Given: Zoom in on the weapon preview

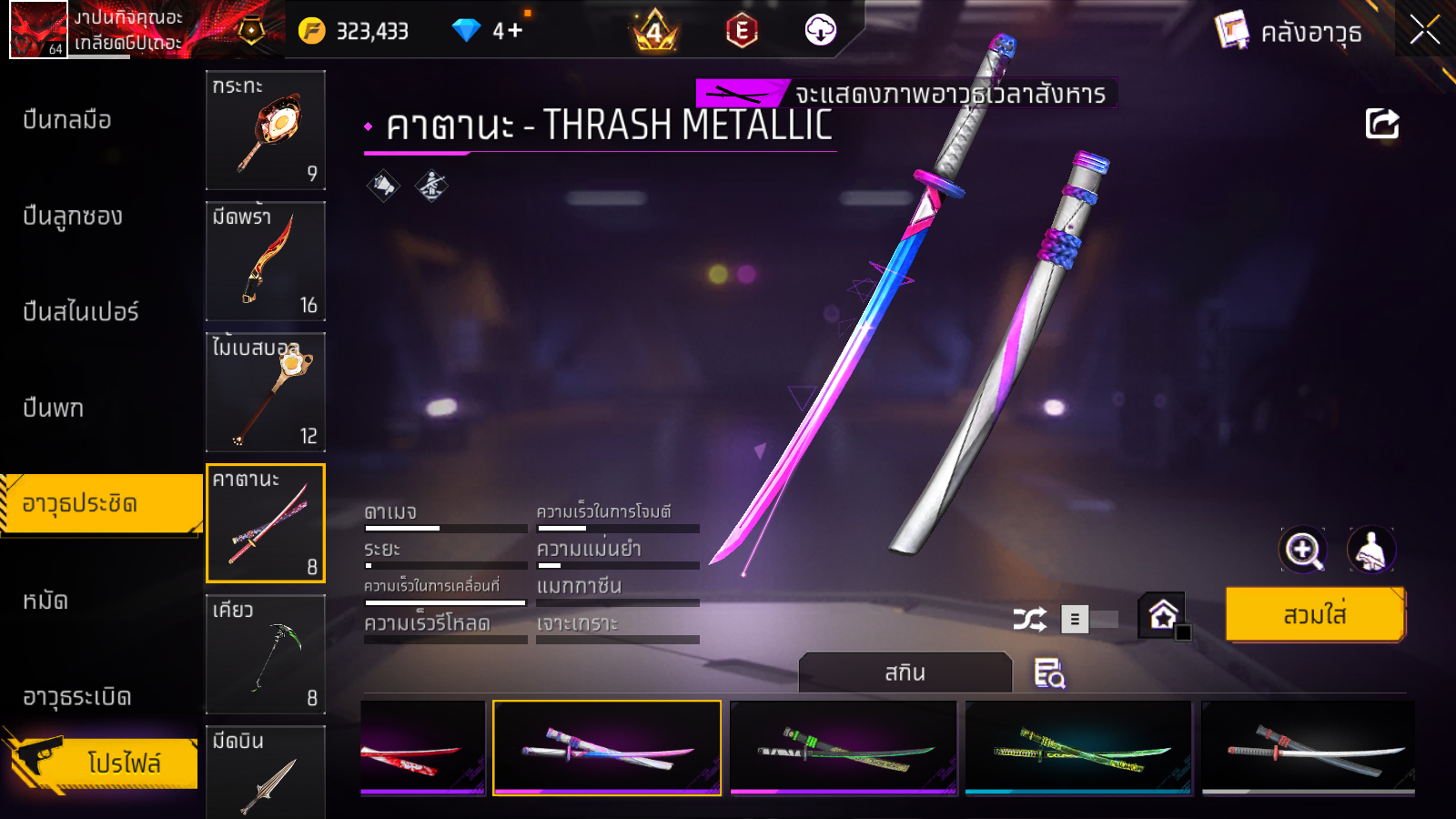Looking at the screenshot, I should click(x=1303, y=550).
